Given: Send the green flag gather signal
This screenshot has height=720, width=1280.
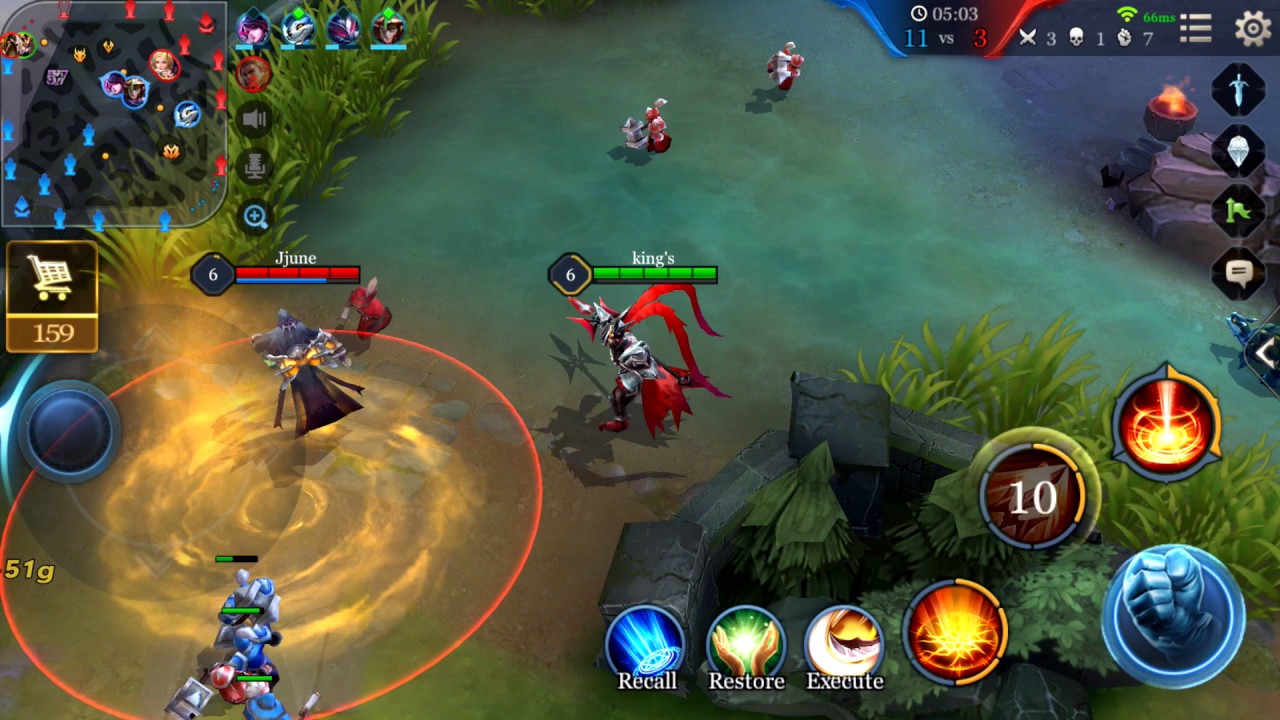Looking at the screenshot, I should point(1238,211).
